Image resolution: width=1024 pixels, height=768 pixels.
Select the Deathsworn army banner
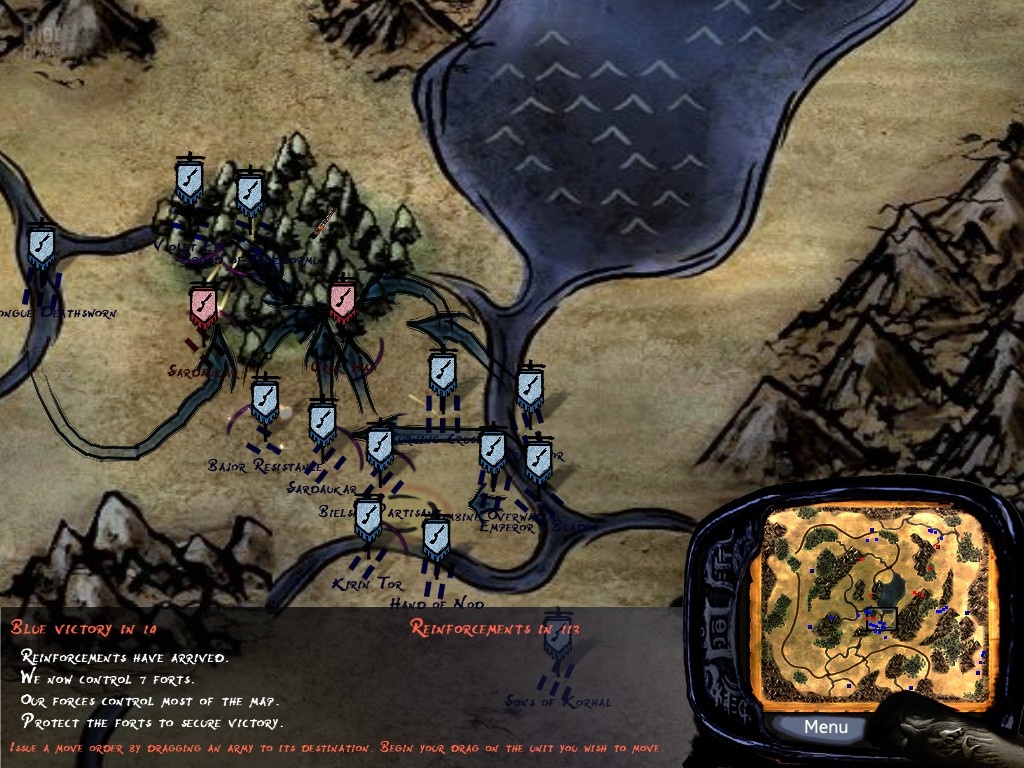tap(41, 246)
